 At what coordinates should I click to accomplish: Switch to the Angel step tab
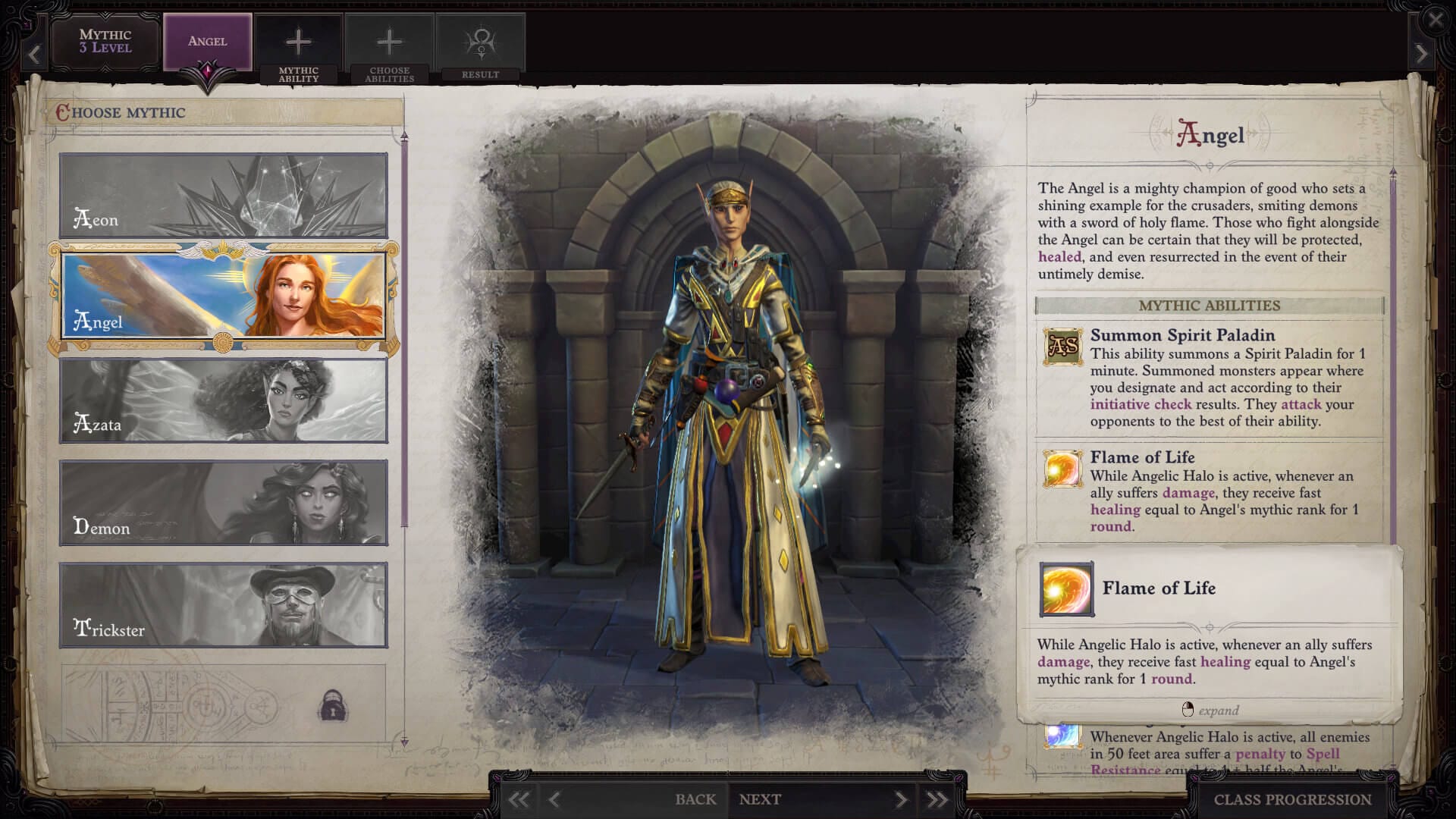coord(207,42)
